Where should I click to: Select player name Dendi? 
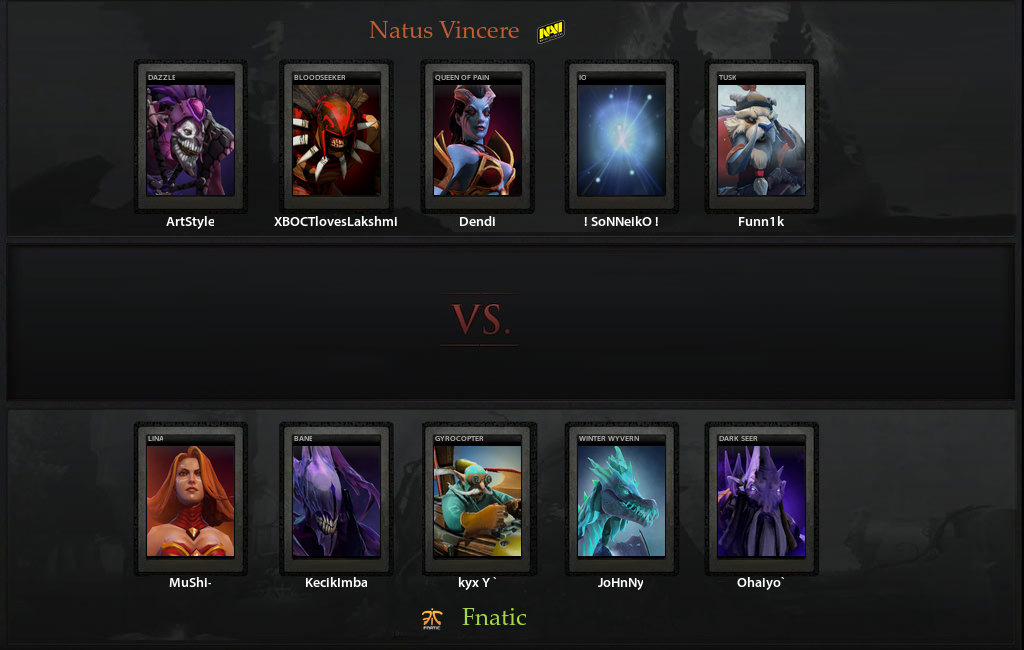[477, 222]
